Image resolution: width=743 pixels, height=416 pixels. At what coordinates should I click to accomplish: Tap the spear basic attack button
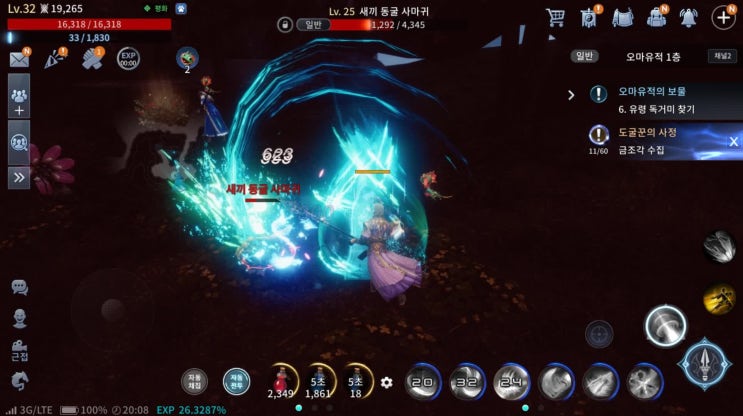coord(704,364)
